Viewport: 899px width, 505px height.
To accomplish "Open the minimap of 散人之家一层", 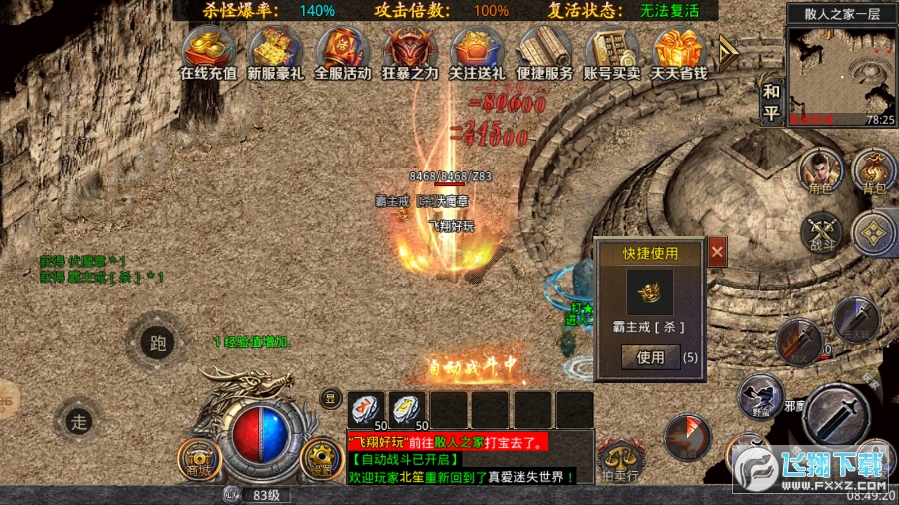I will coord(840,70).
